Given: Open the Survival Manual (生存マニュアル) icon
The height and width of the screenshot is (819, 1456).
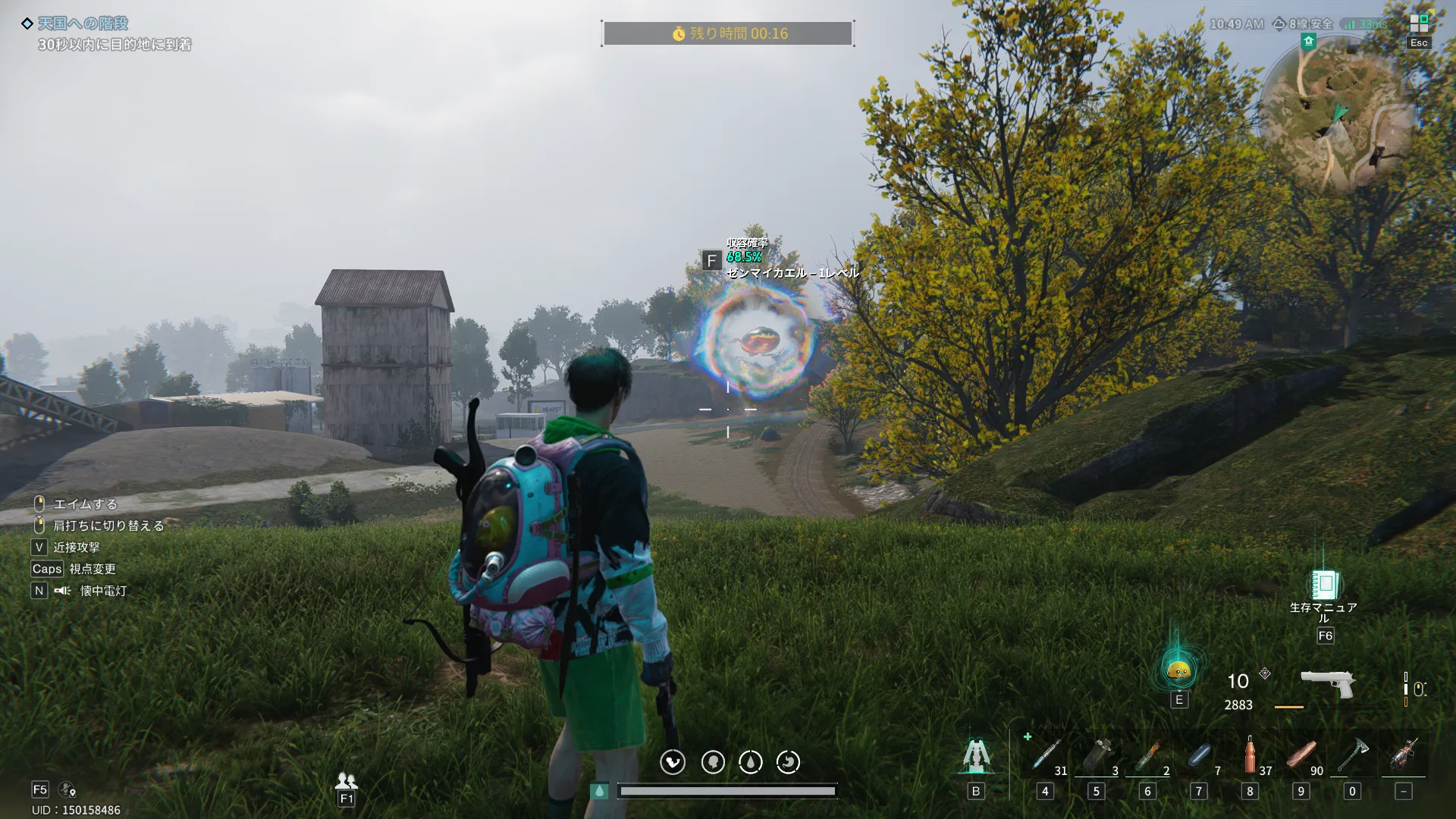Looking at the screenshot, I should point(1324,585).
